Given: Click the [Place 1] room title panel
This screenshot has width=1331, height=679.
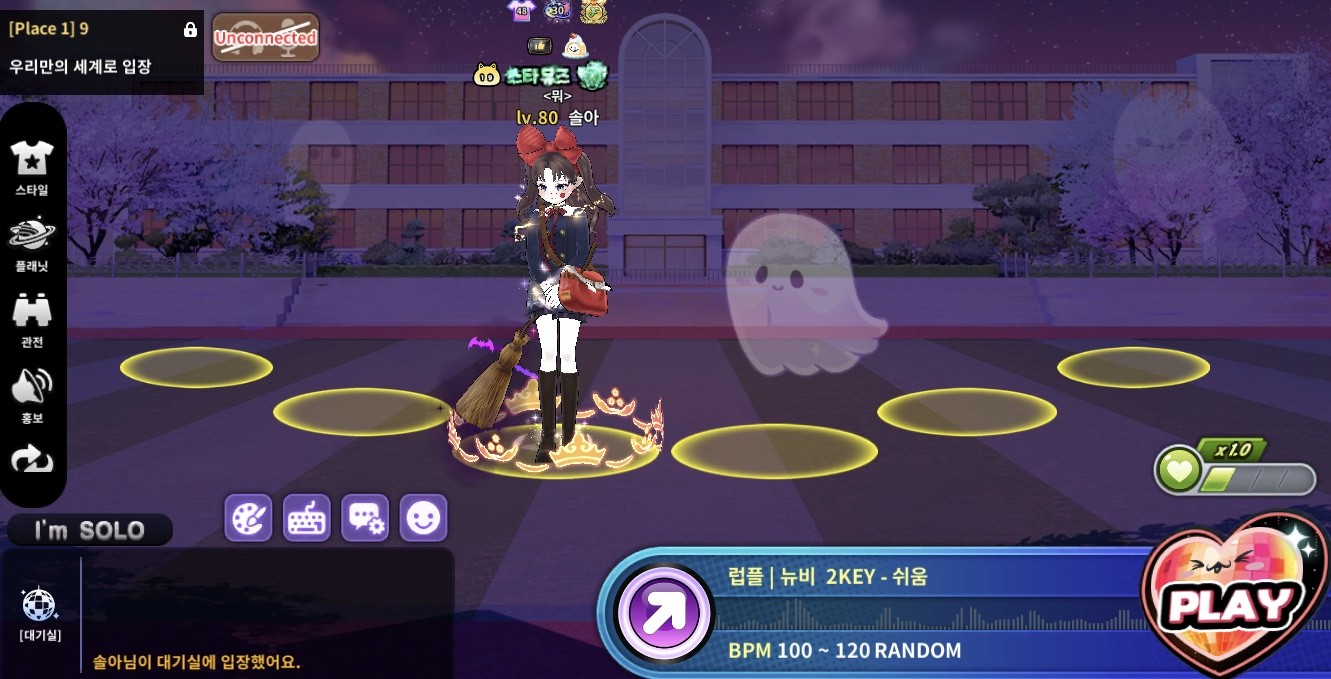Looking at the screenshot, I should 100,48.
